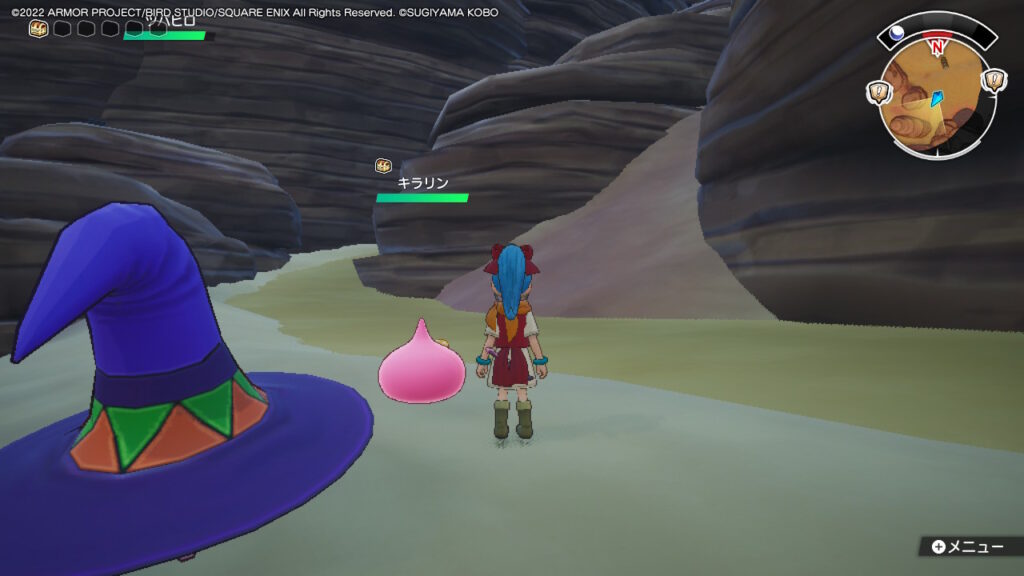Click the chest icon above キラリン's name
Image resolution: width=1024 pixels, height=576 pixels.
pos(382,166)
